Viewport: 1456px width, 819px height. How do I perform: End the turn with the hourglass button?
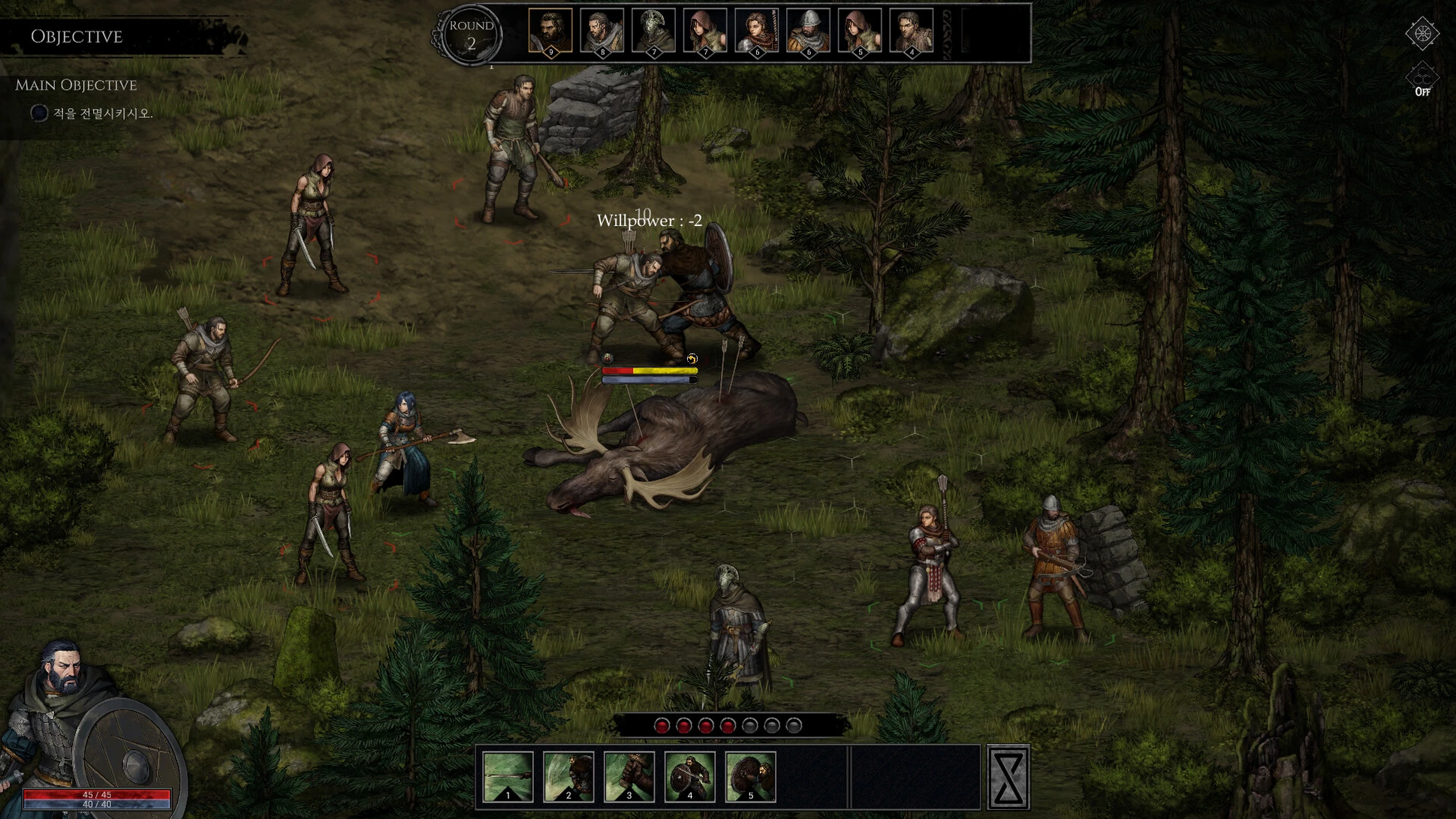pos(1008,777)
